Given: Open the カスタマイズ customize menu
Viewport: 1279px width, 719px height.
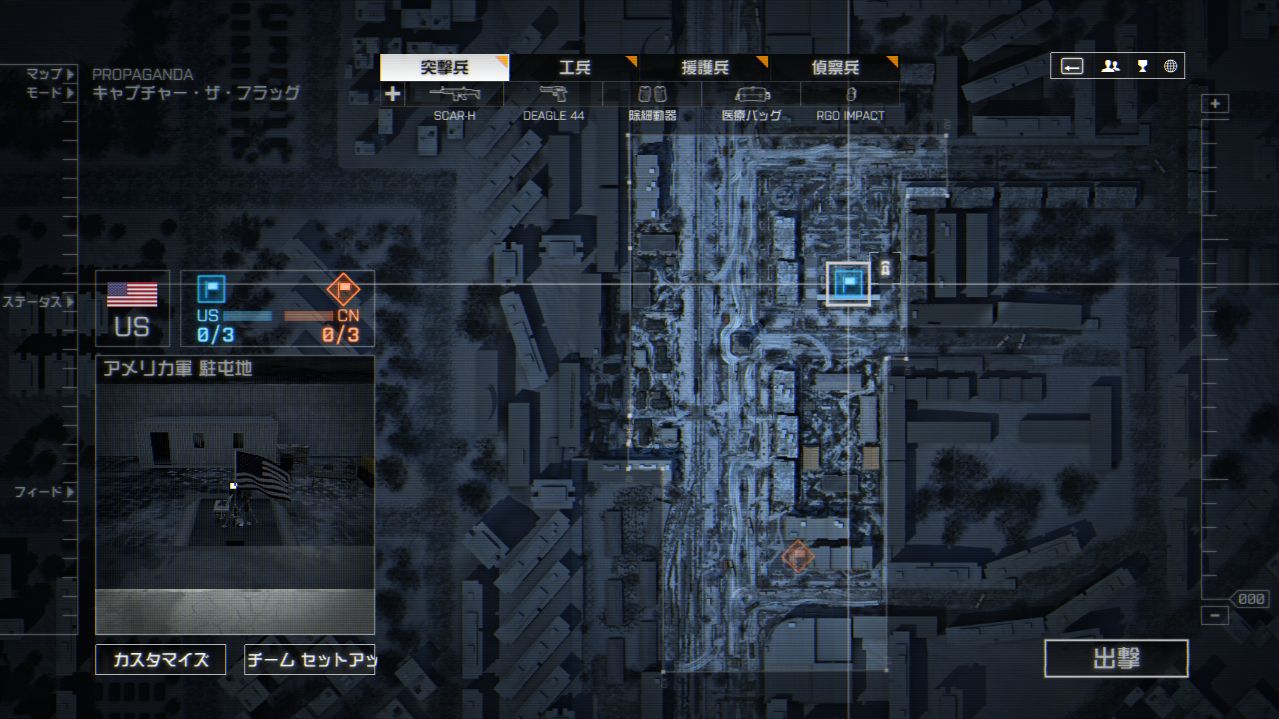Looking at the screenshot, I should [160, 660].
